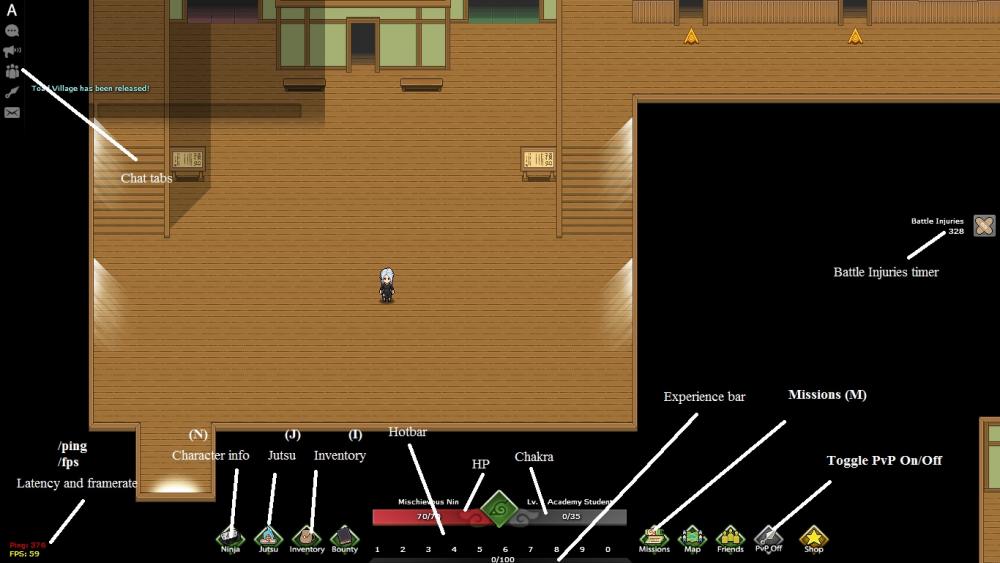Toggle the PvP Off button

point(768,538)
